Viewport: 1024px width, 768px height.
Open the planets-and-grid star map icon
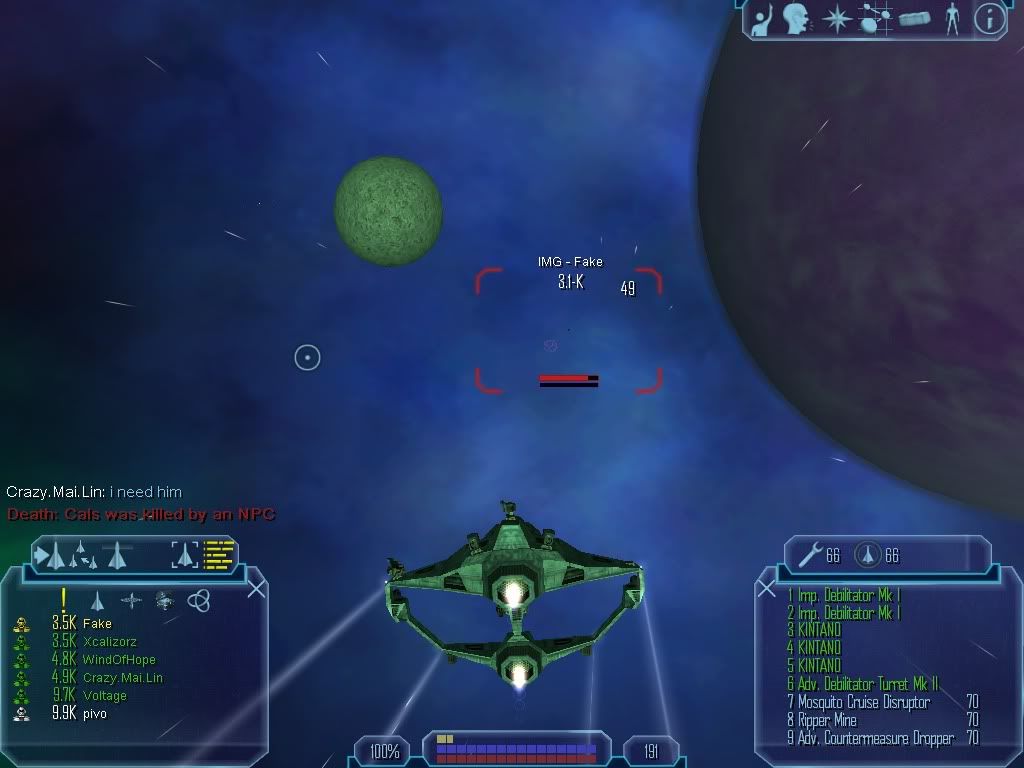[x=874, y=18]
